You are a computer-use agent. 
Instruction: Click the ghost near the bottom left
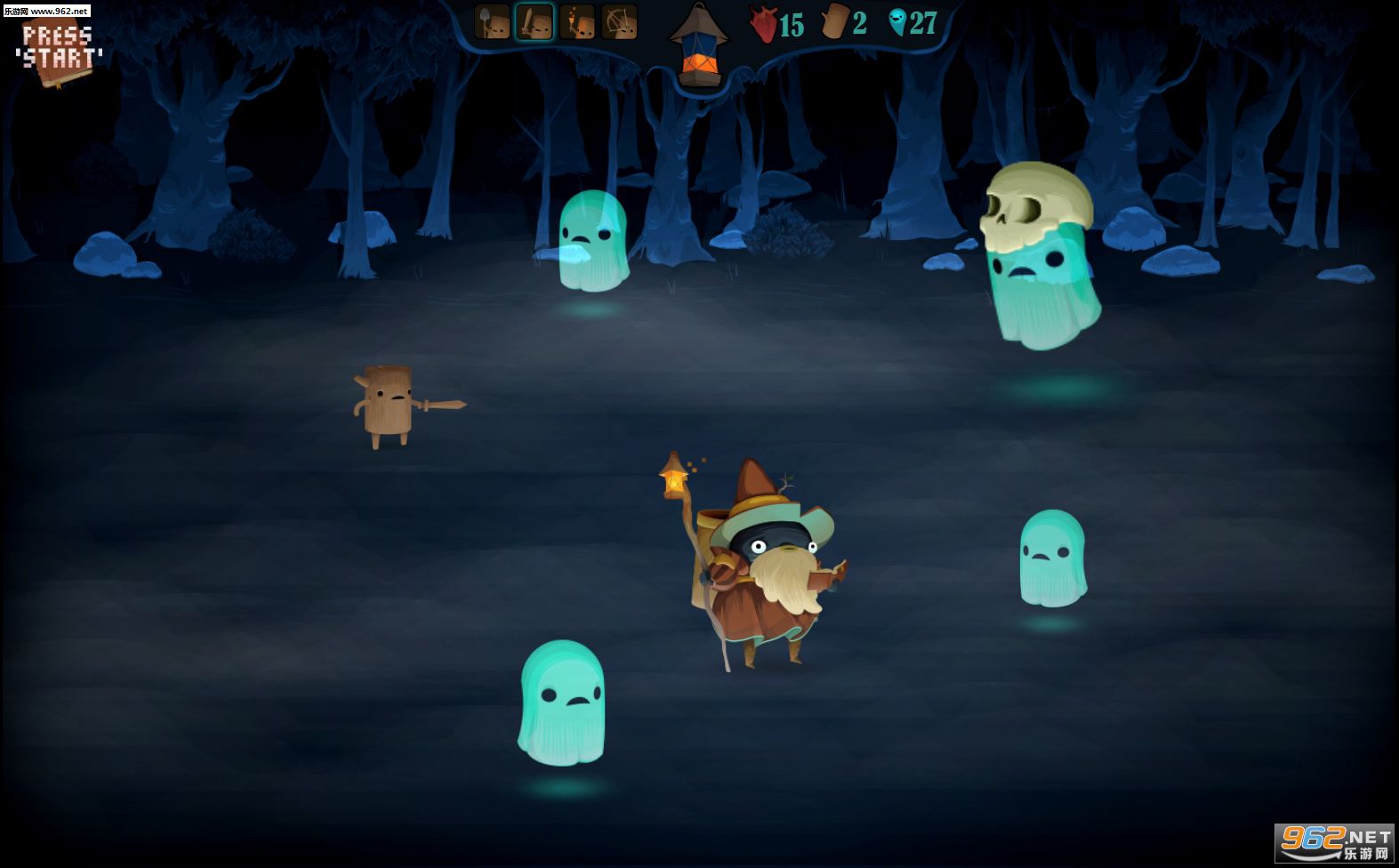pyautogui.click(x=562, y=703)
